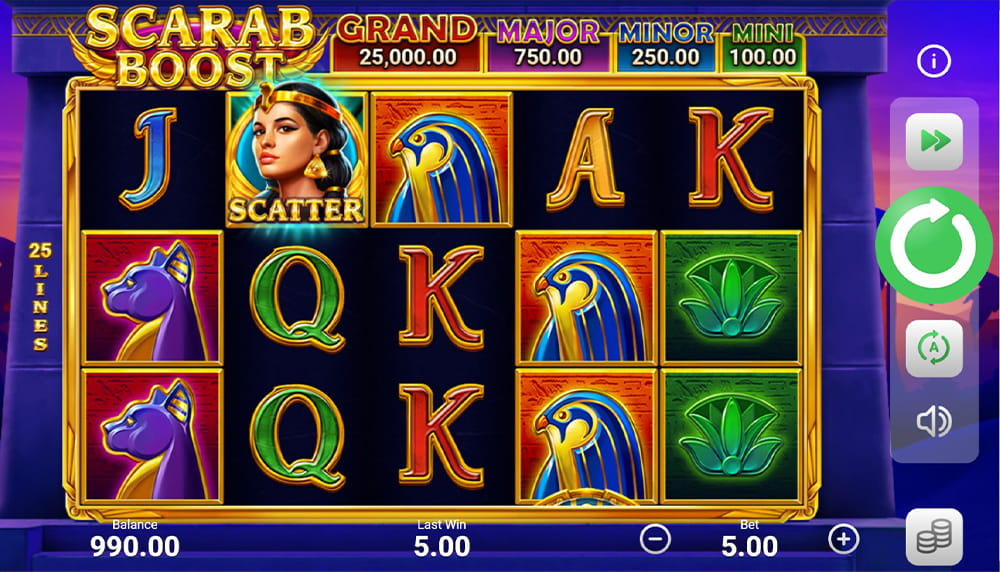The width and height of the screenshot is (1000, 572).
Task: Decrease the bet with the minus button
Action: point(655,539)
